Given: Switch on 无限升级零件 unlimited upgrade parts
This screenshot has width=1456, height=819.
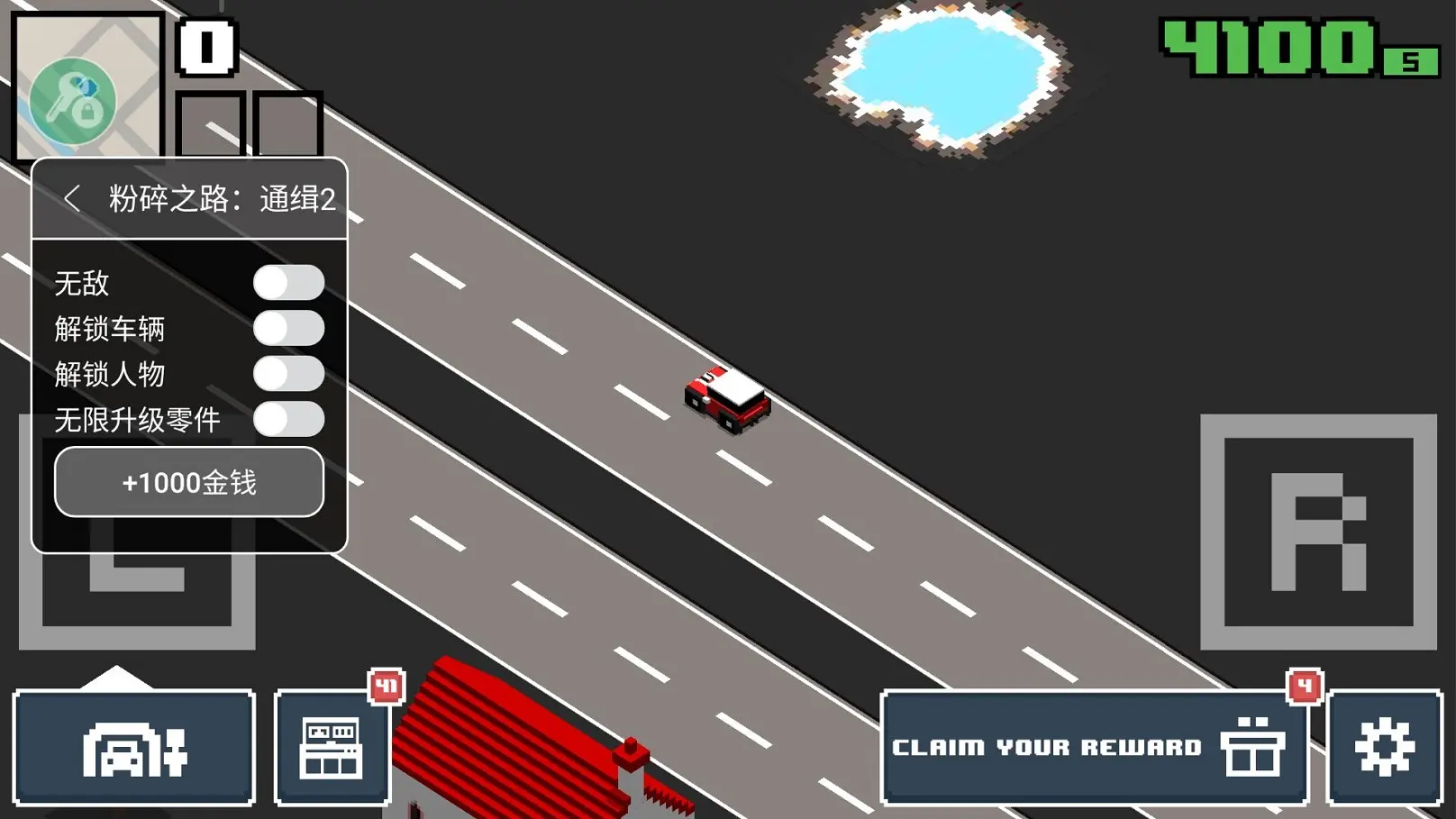Looking at the screenshot, I should (288, 419).
